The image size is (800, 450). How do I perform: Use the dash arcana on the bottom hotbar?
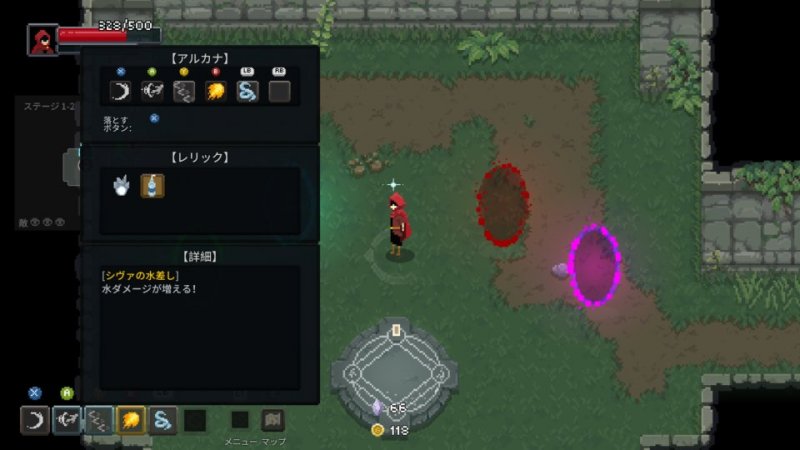pyautogui.click(x=67, y=420)
